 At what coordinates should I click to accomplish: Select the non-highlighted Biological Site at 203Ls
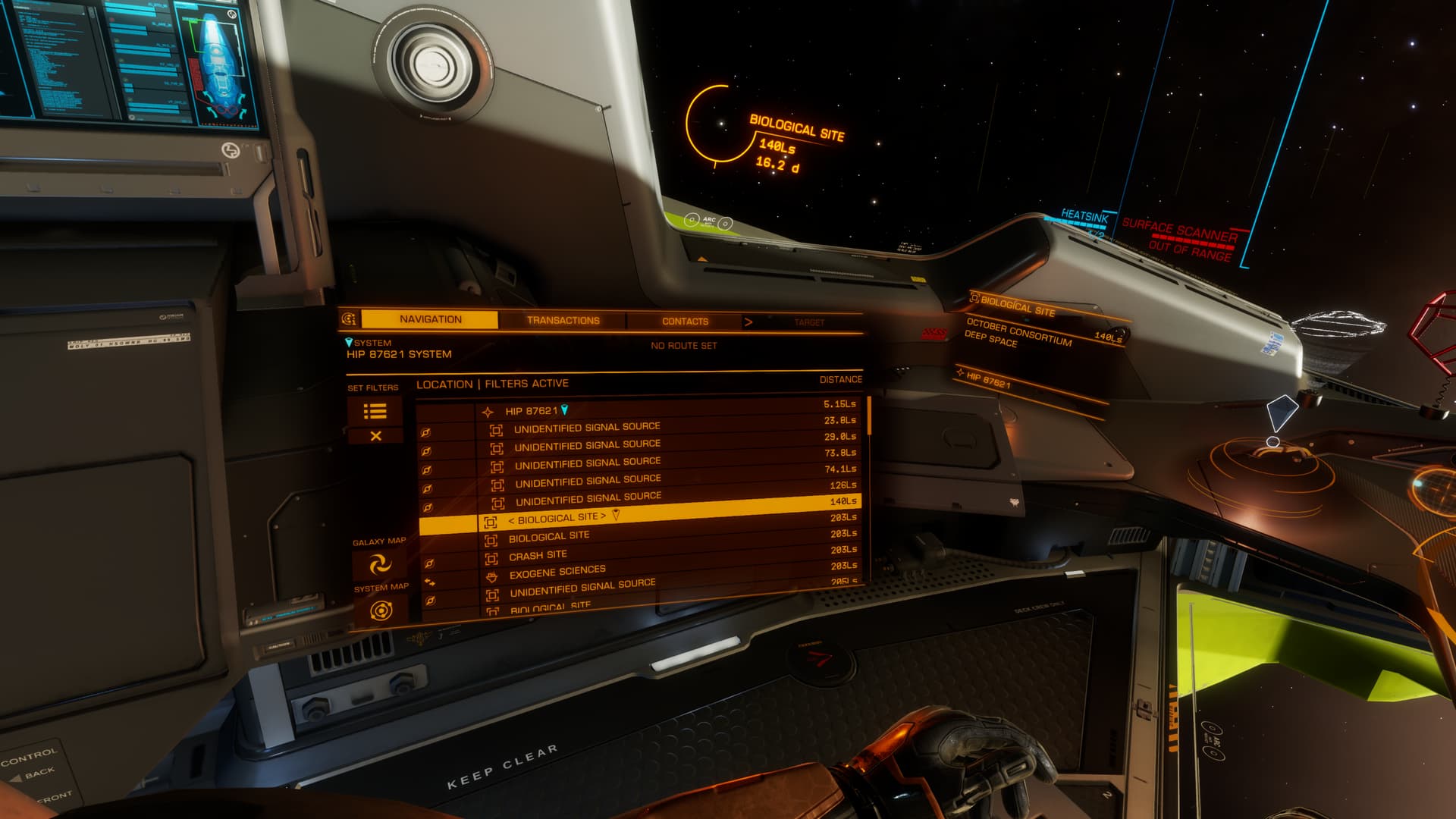click(549, 537)
